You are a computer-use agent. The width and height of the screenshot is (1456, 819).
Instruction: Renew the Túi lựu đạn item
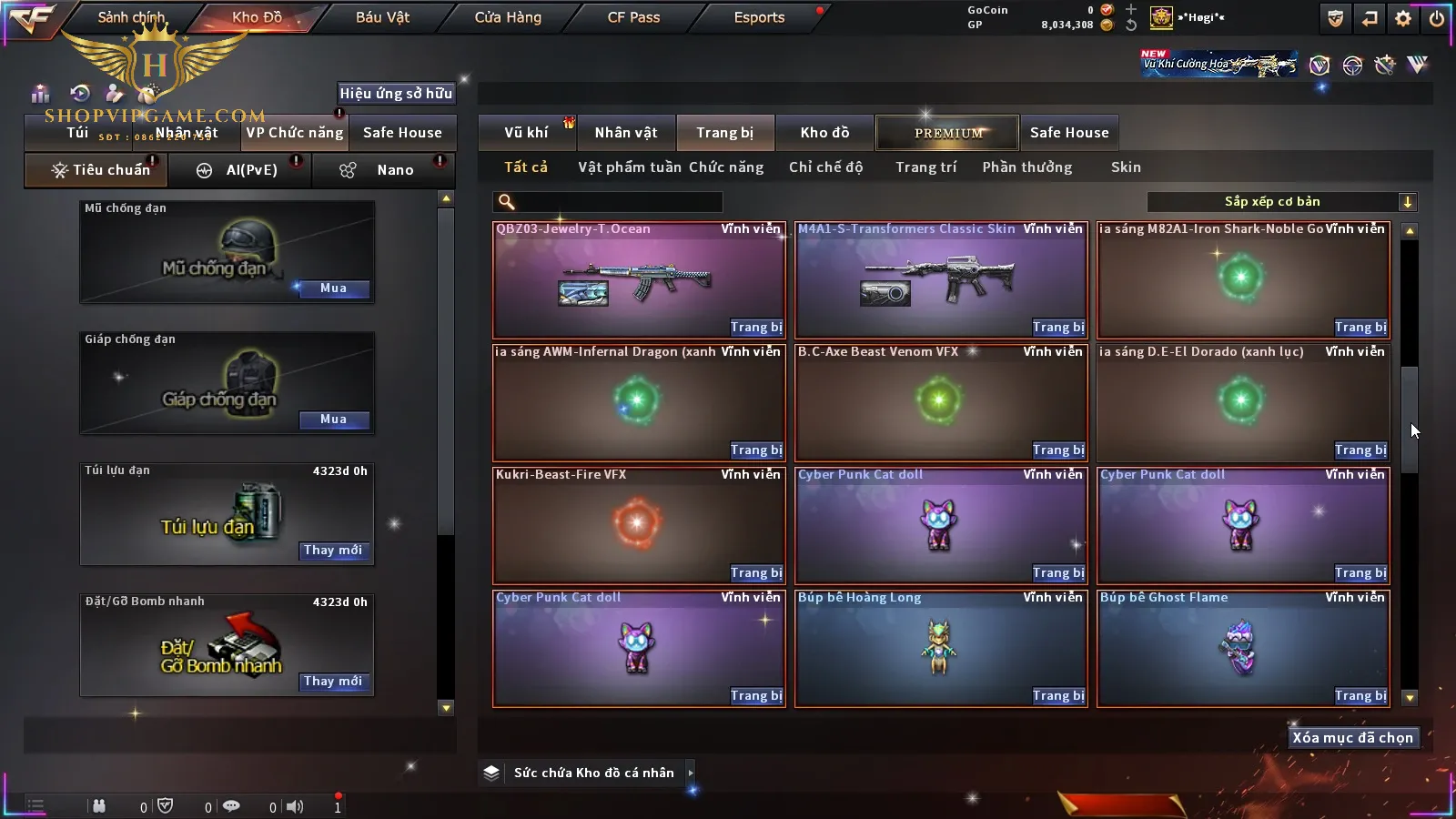coord(333,551)
